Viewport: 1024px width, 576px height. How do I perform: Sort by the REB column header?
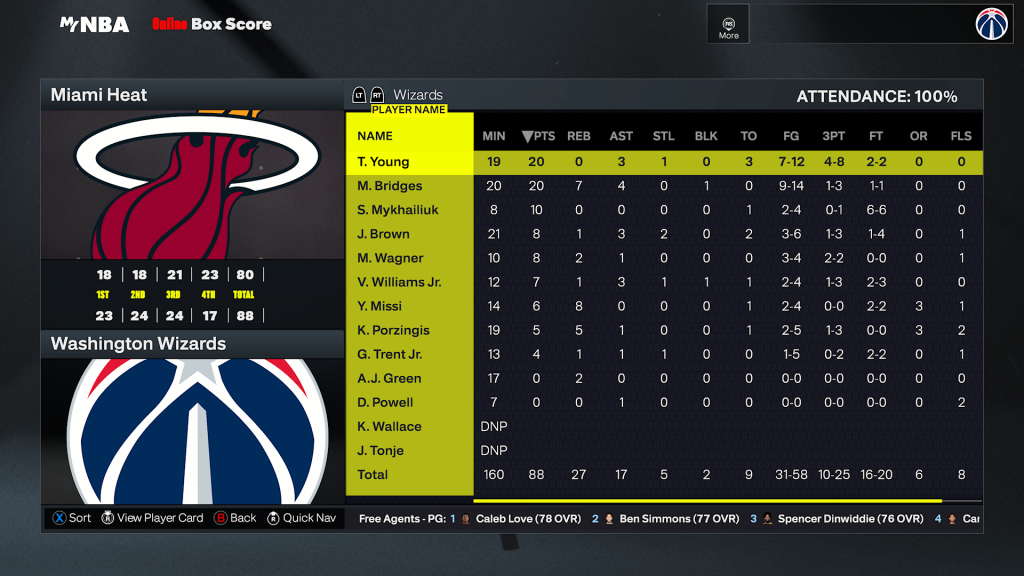coord(579,136)
